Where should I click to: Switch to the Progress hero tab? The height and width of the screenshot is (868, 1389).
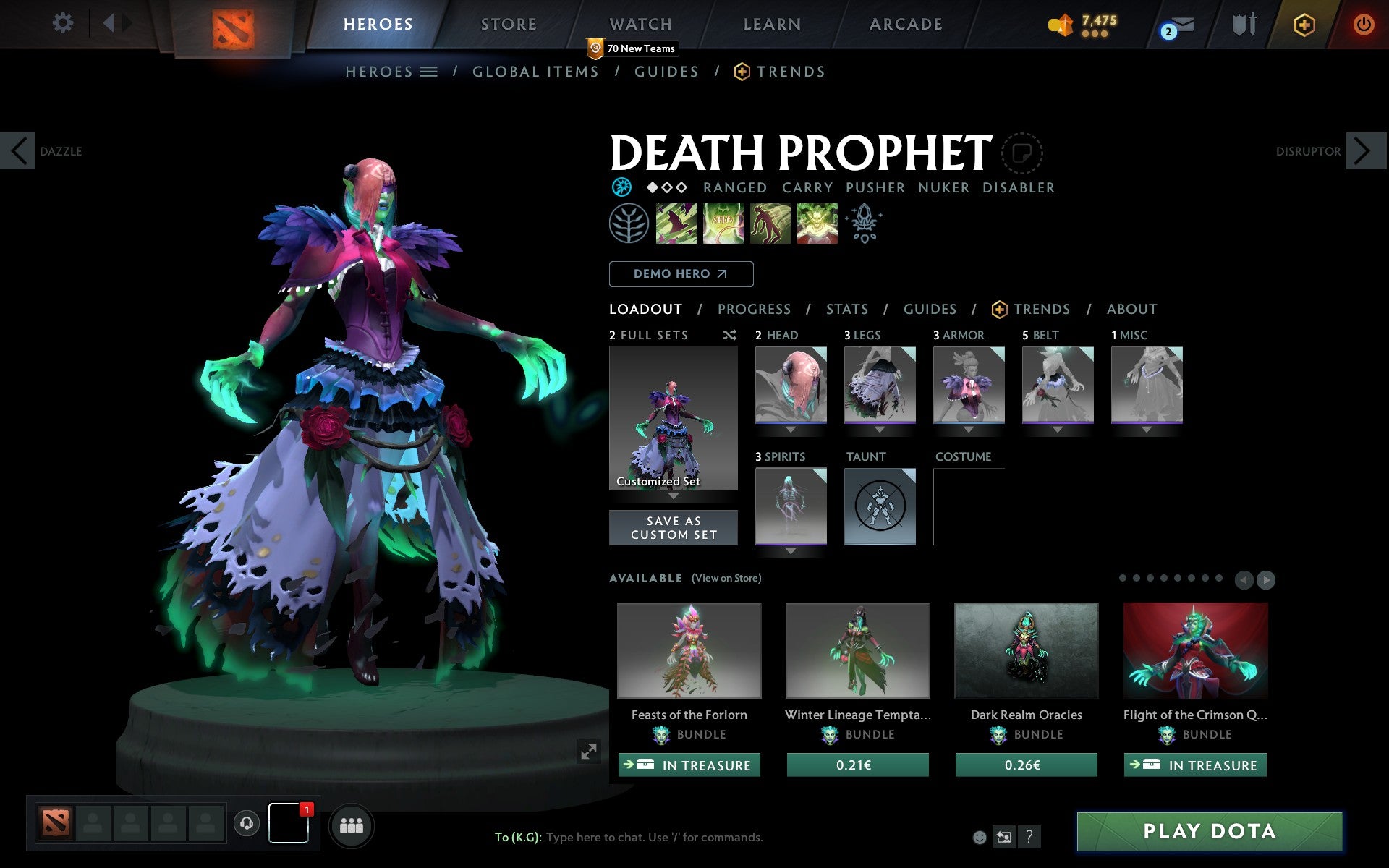point(754,310)
